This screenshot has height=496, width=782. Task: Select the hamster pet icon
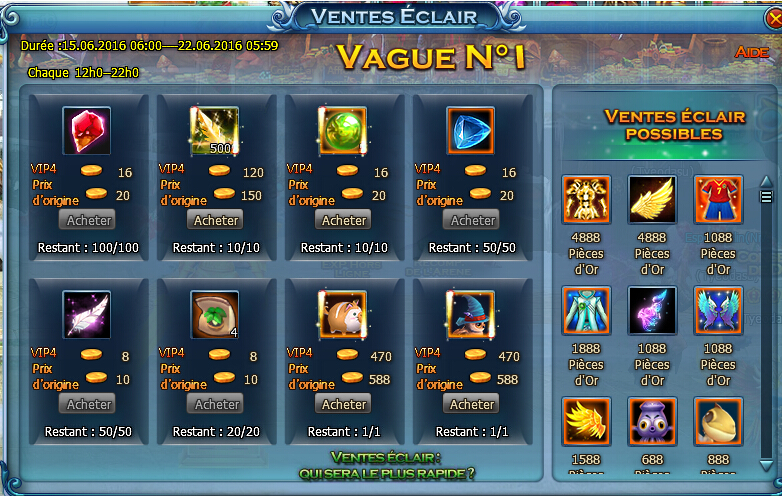tap(343, 315)
